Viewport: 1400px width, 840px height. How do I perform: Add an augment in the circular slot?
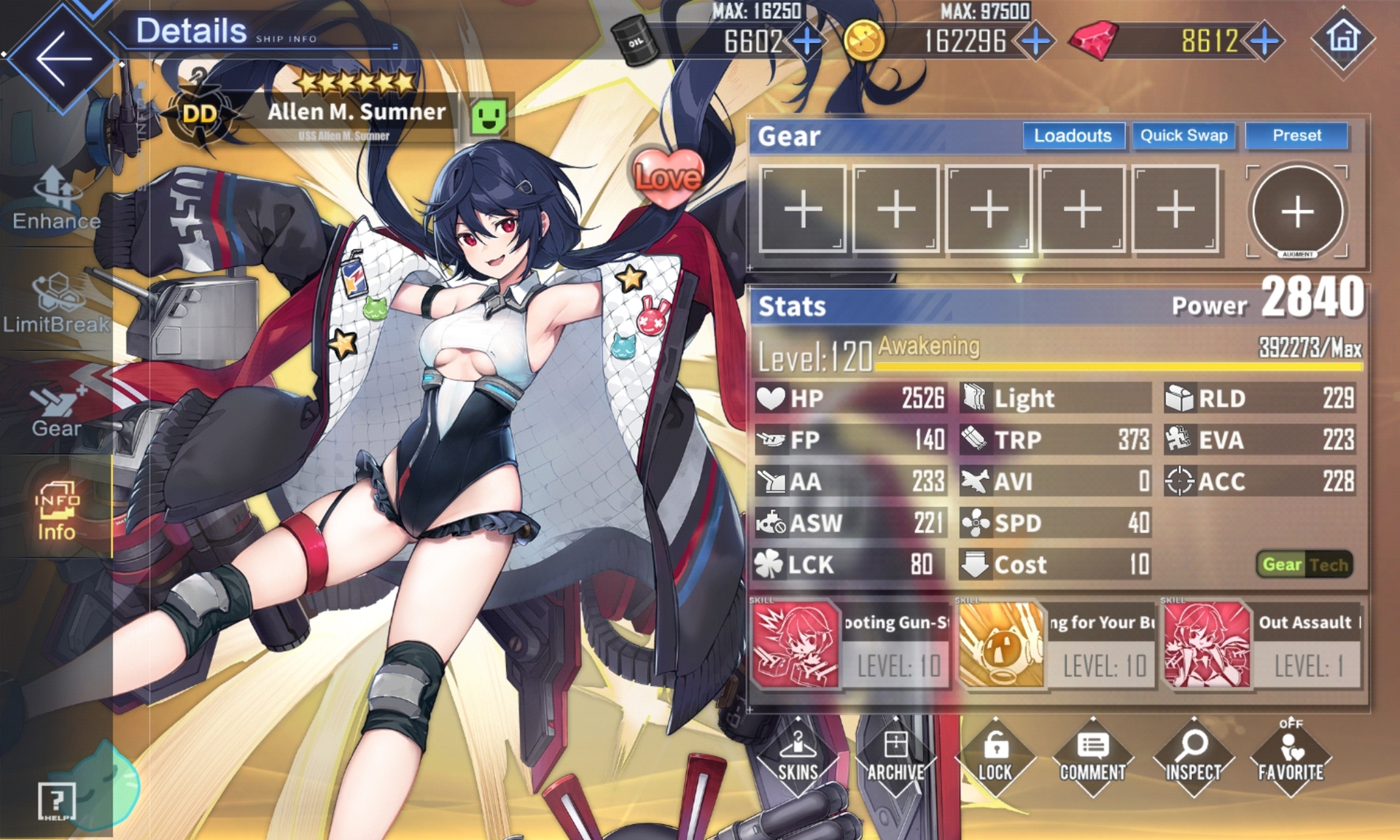click(1297, 211)
